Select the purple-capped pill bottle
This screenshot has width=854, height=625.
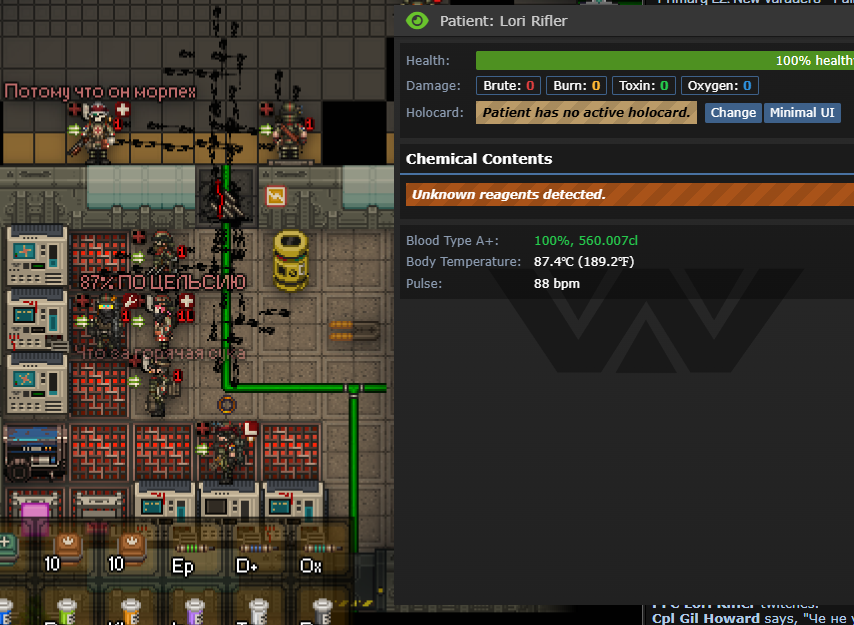click(196, 609)
